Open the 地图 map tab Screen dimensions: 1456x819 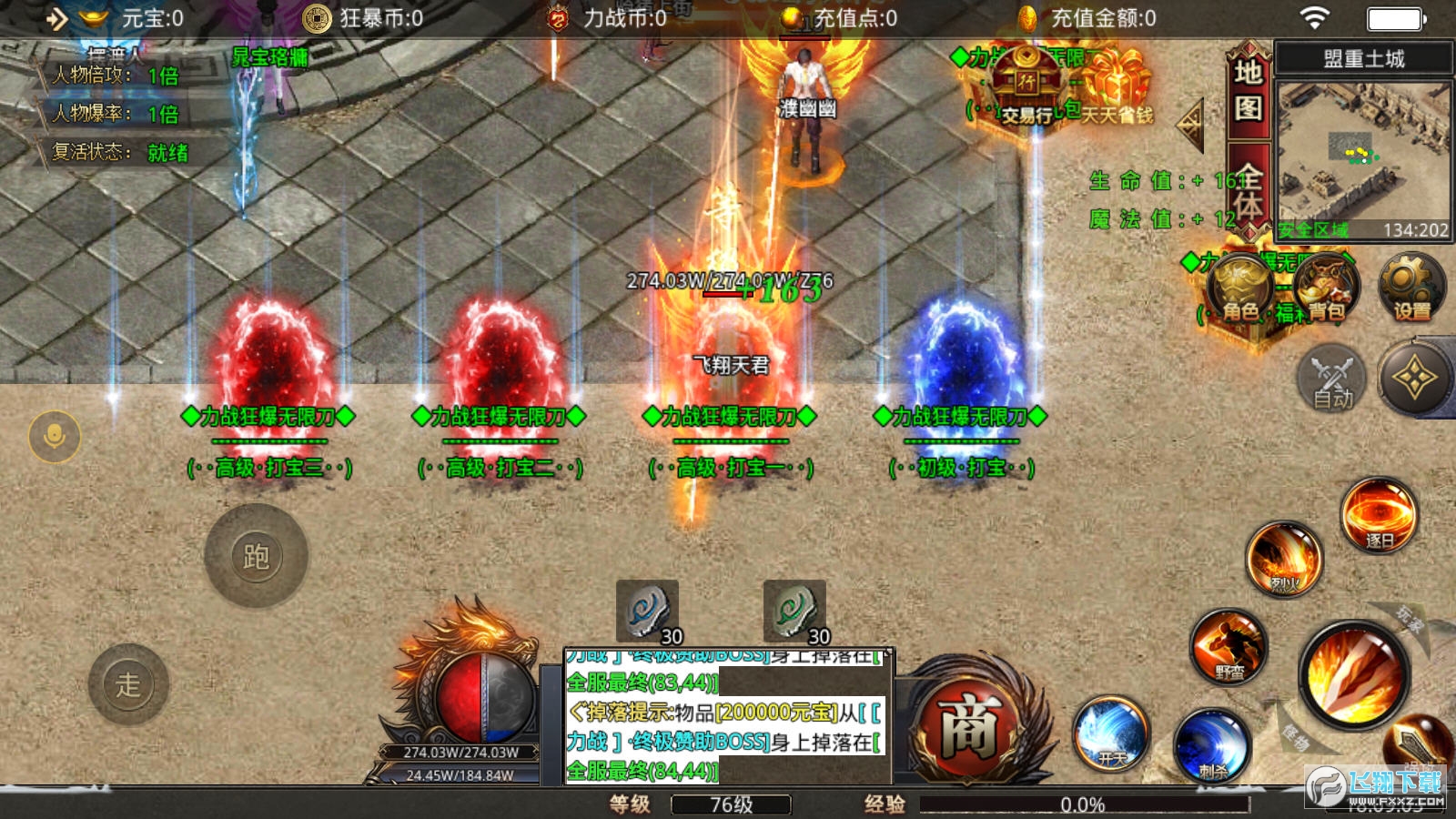tap(1248, 89)
